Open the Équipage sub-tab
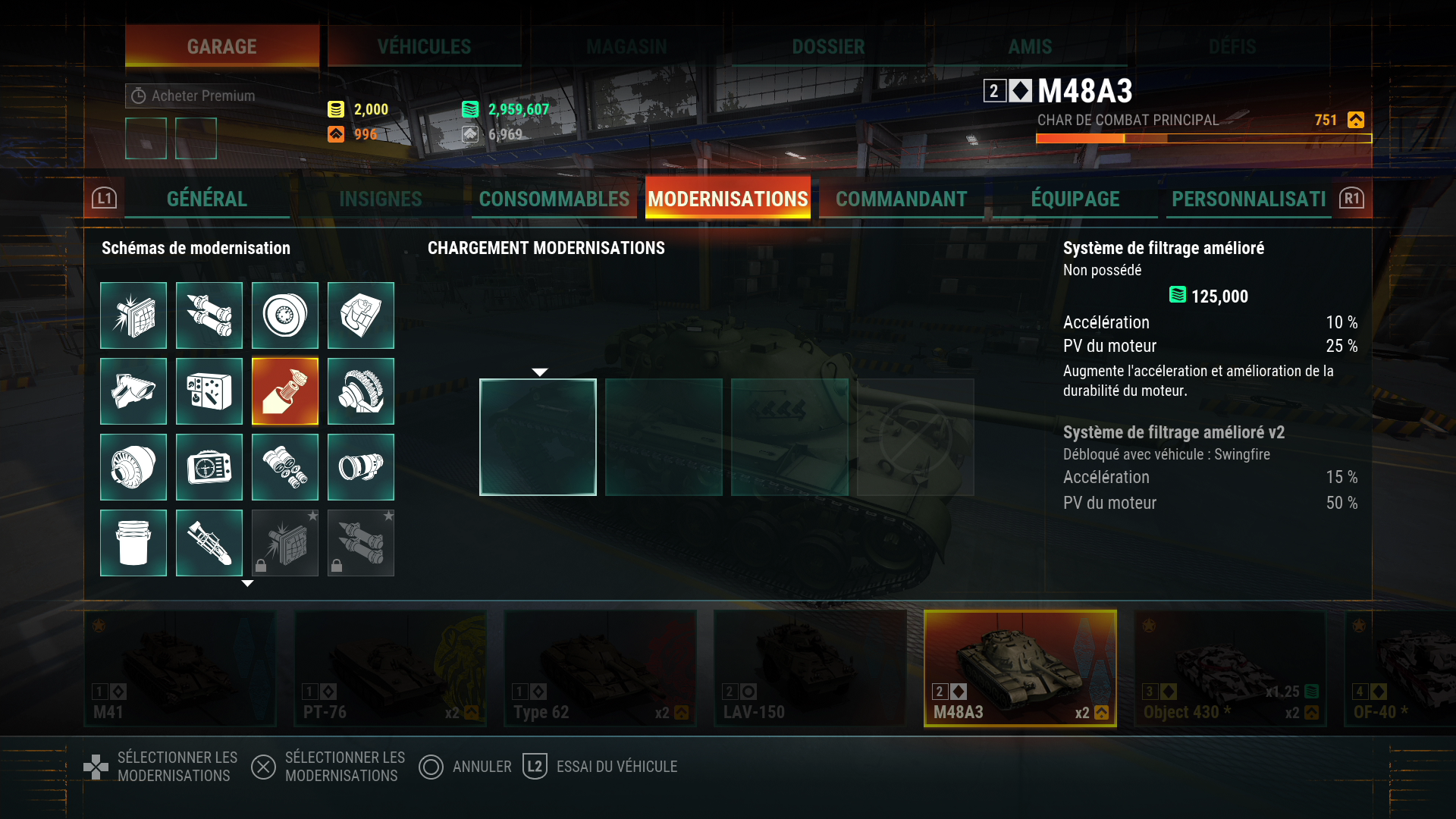This screenshot has width=1456, height=819. (1075, 199)
